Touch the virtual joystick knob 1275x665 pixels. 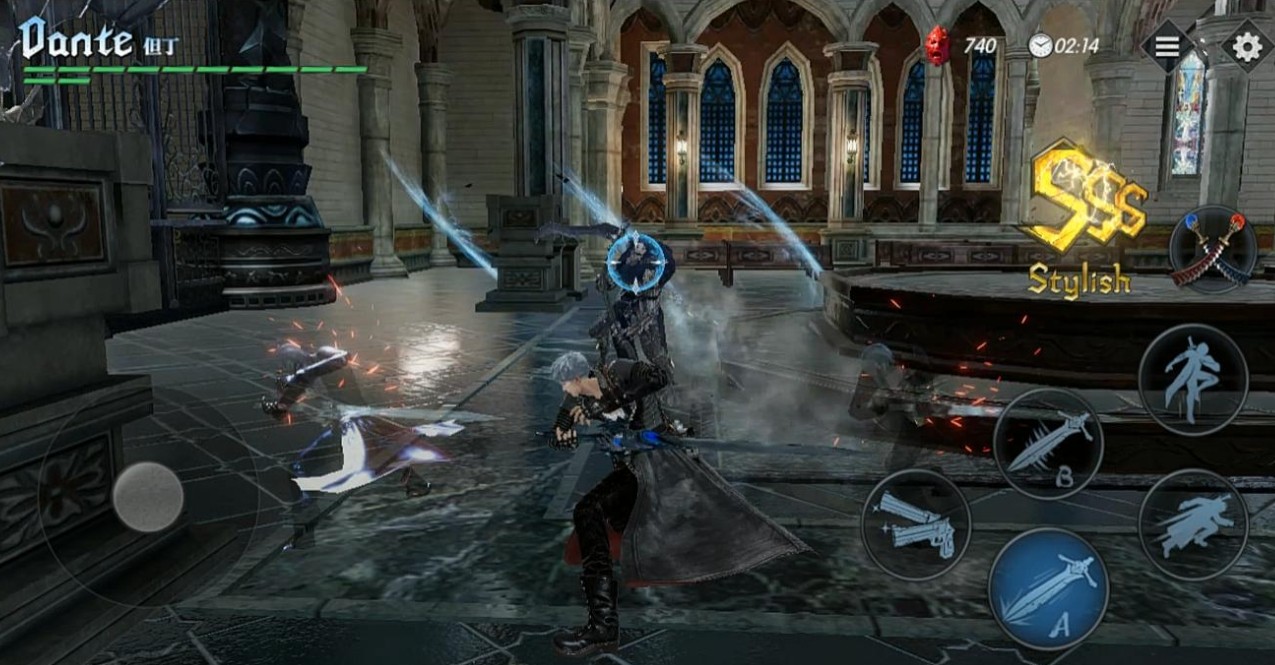pyautogui.click(x=148, y=497)
